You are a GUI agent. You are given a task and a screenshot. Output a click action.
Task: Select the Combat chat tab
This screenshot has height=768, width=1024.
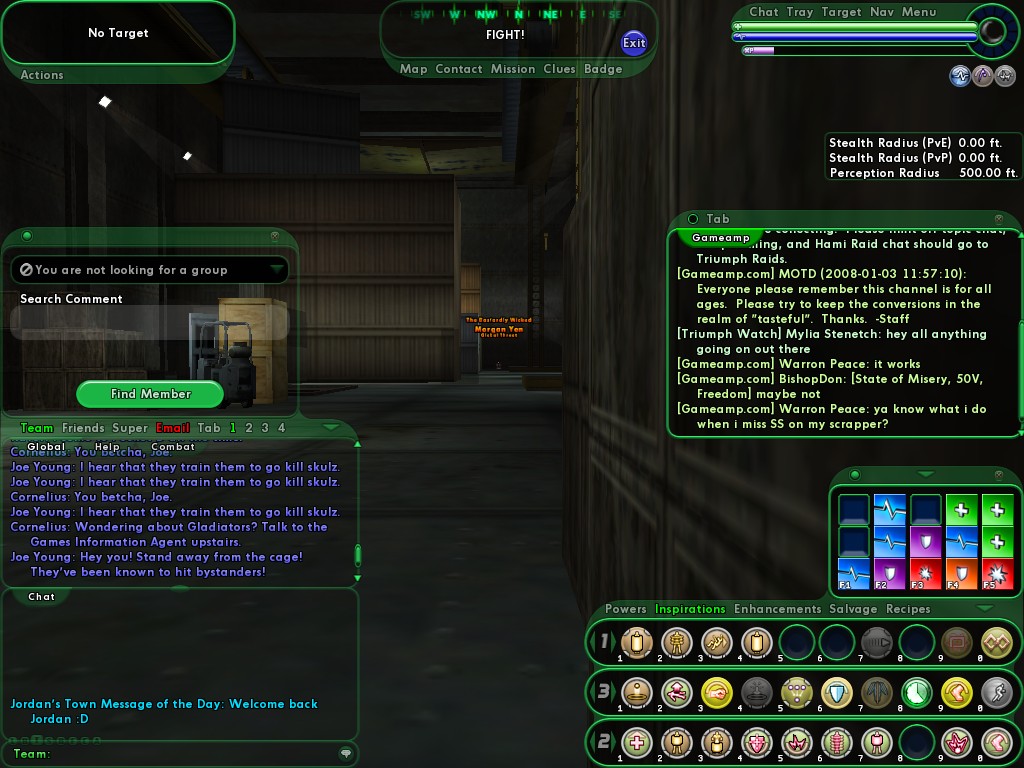tap(173, 447)
